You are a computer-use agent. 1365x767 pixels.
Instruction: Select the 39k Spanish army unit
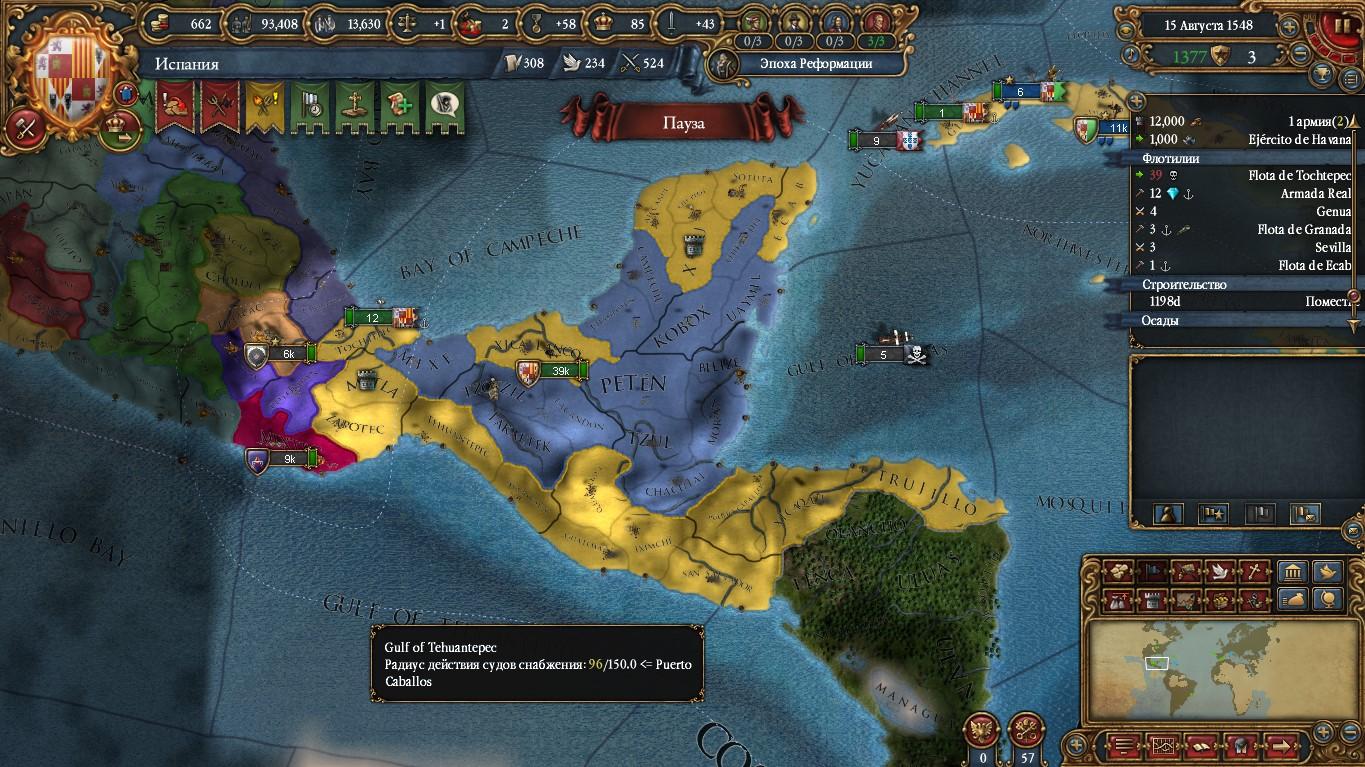point(548,372)
